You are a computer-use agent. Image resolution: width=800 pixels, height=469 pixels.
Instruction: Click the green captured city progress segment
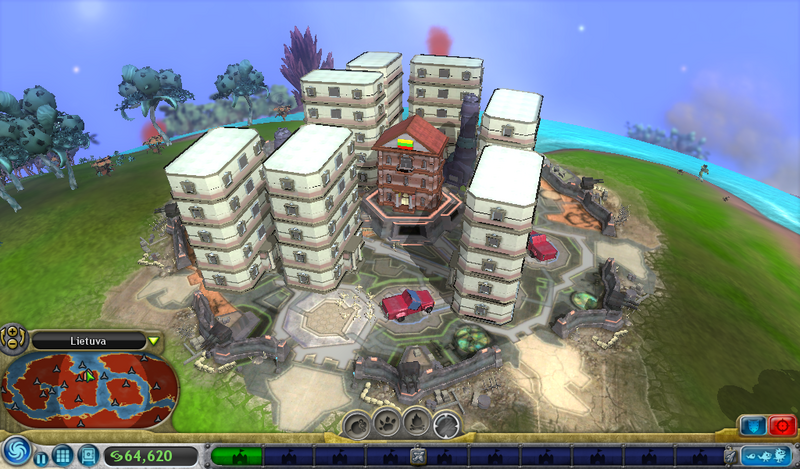point(238,456)
